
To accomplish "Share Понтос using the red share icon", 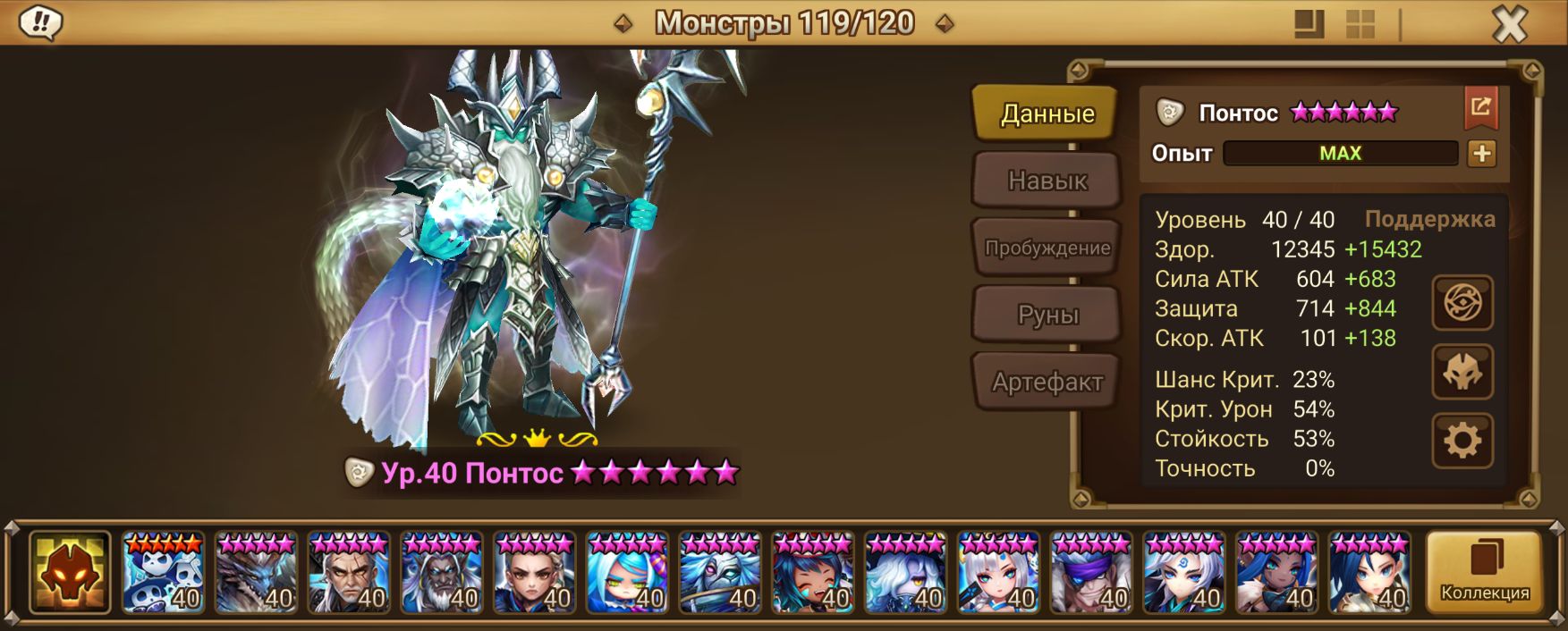I will tap(1480, 108).
